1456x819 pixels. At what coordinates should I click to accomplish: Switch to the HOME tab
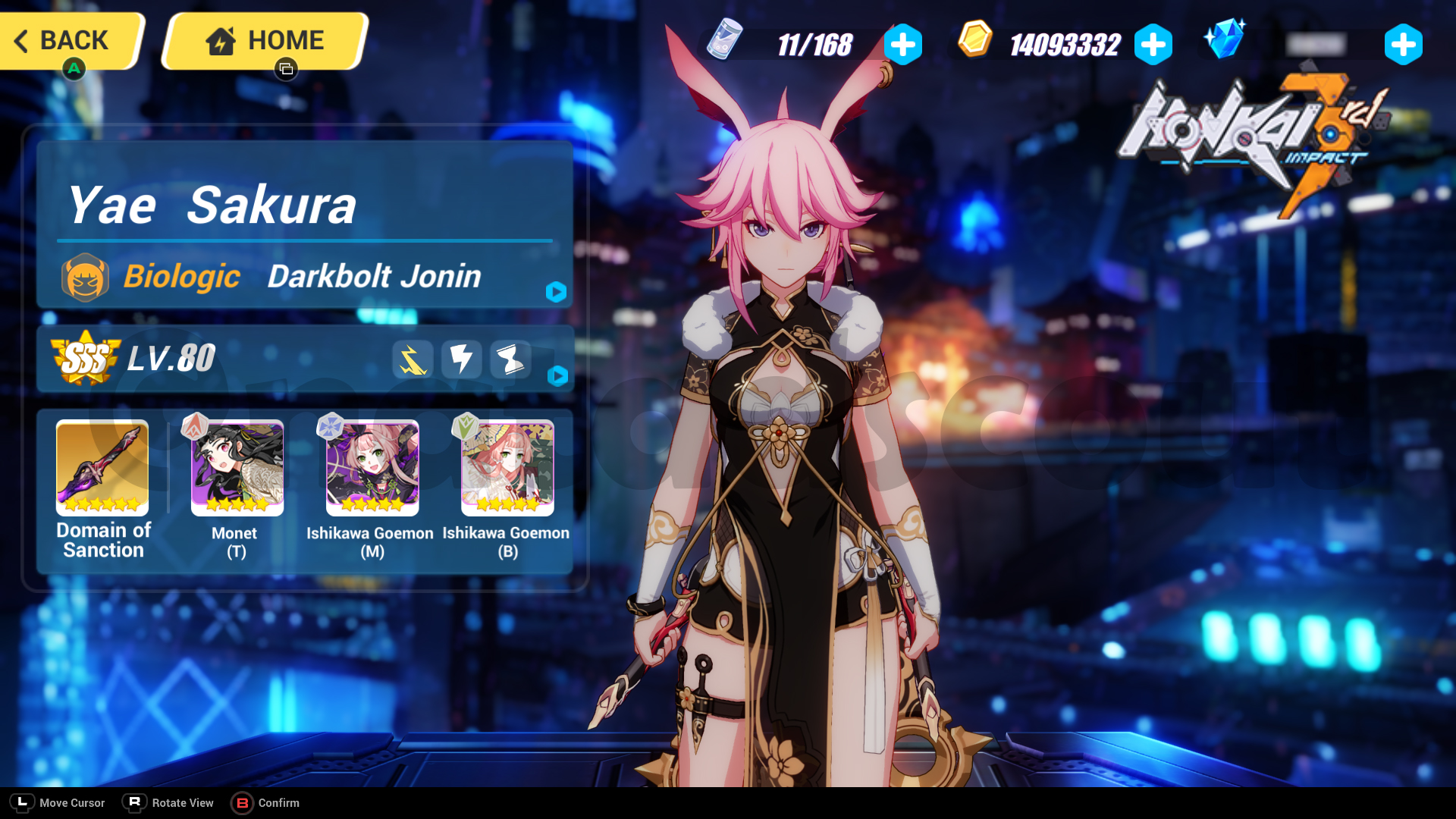click(x=264, y=40)
